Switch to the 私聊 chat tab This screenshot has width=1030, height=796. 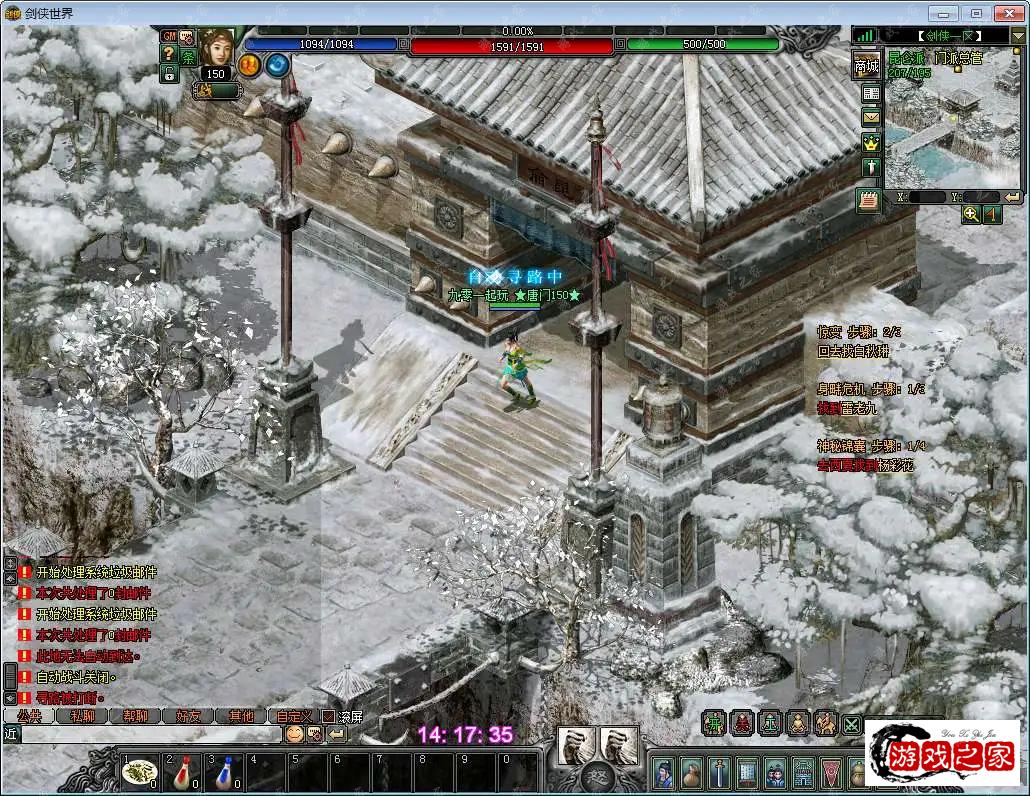[x=82, y=716]
